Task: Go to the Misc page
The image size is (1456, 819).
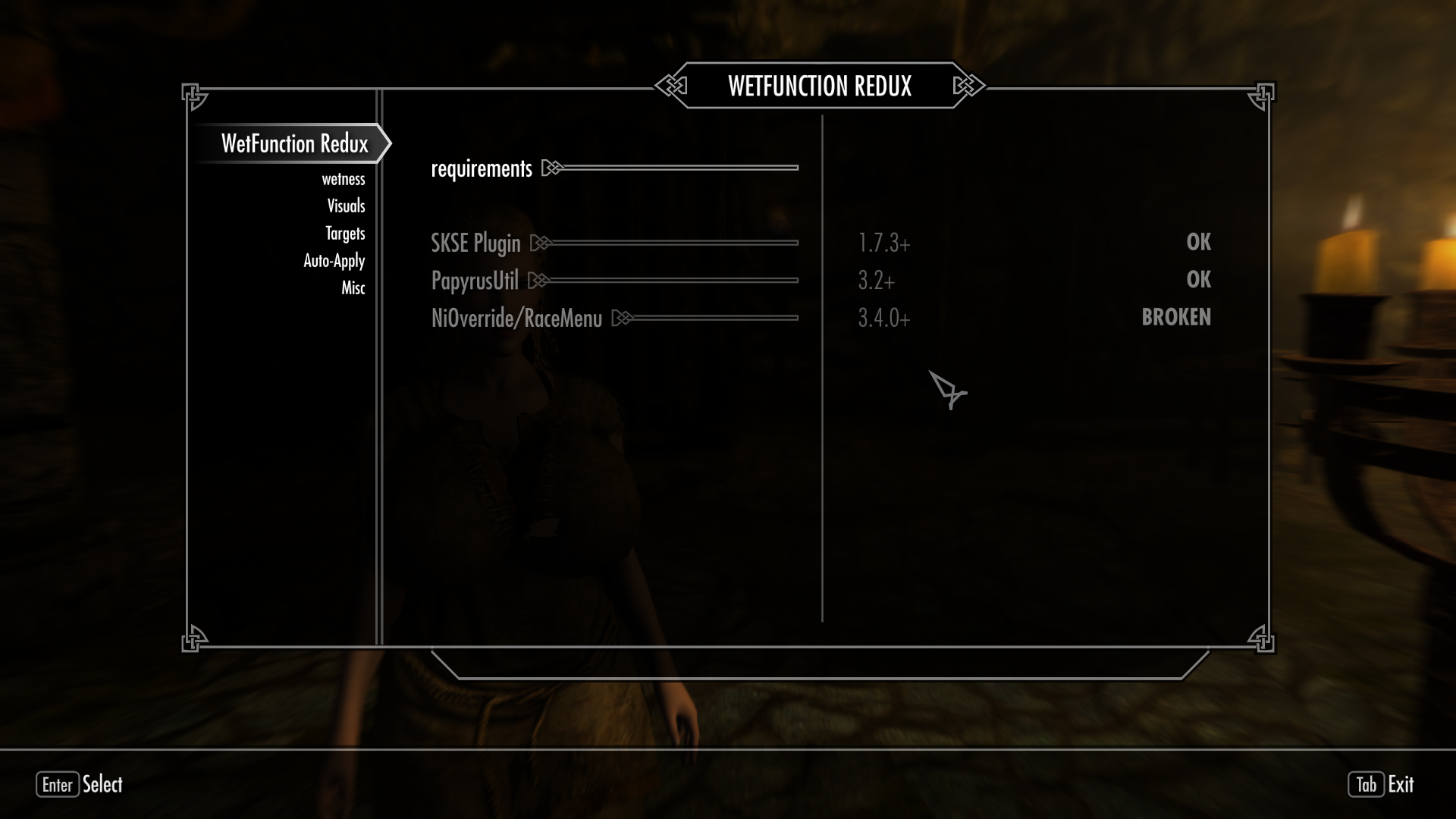Action: [x=353, y=288]
